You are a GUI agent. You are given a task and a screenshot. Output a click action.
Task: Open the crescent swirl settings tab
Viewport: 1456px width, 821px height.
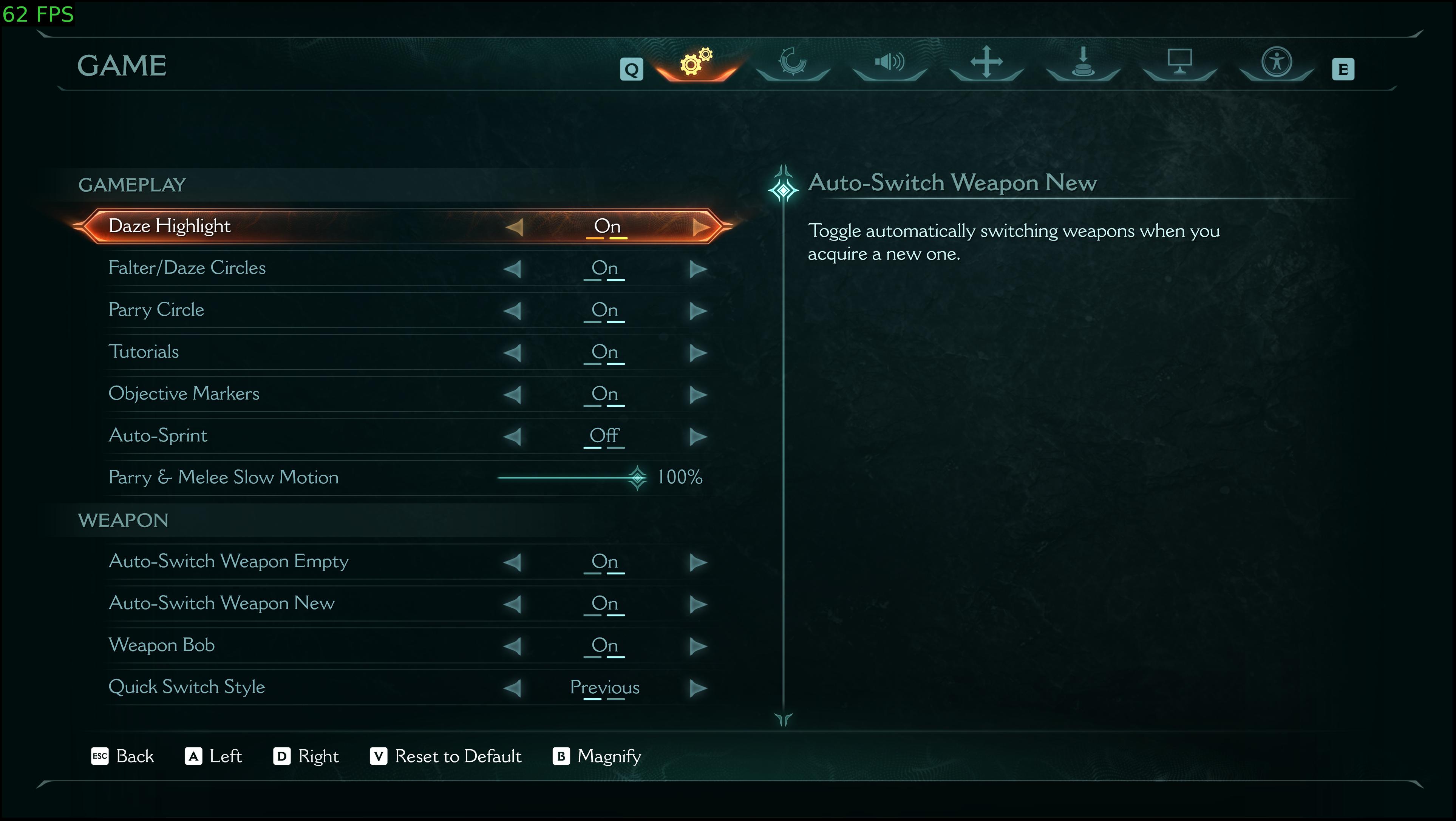[x=793, y=62]
